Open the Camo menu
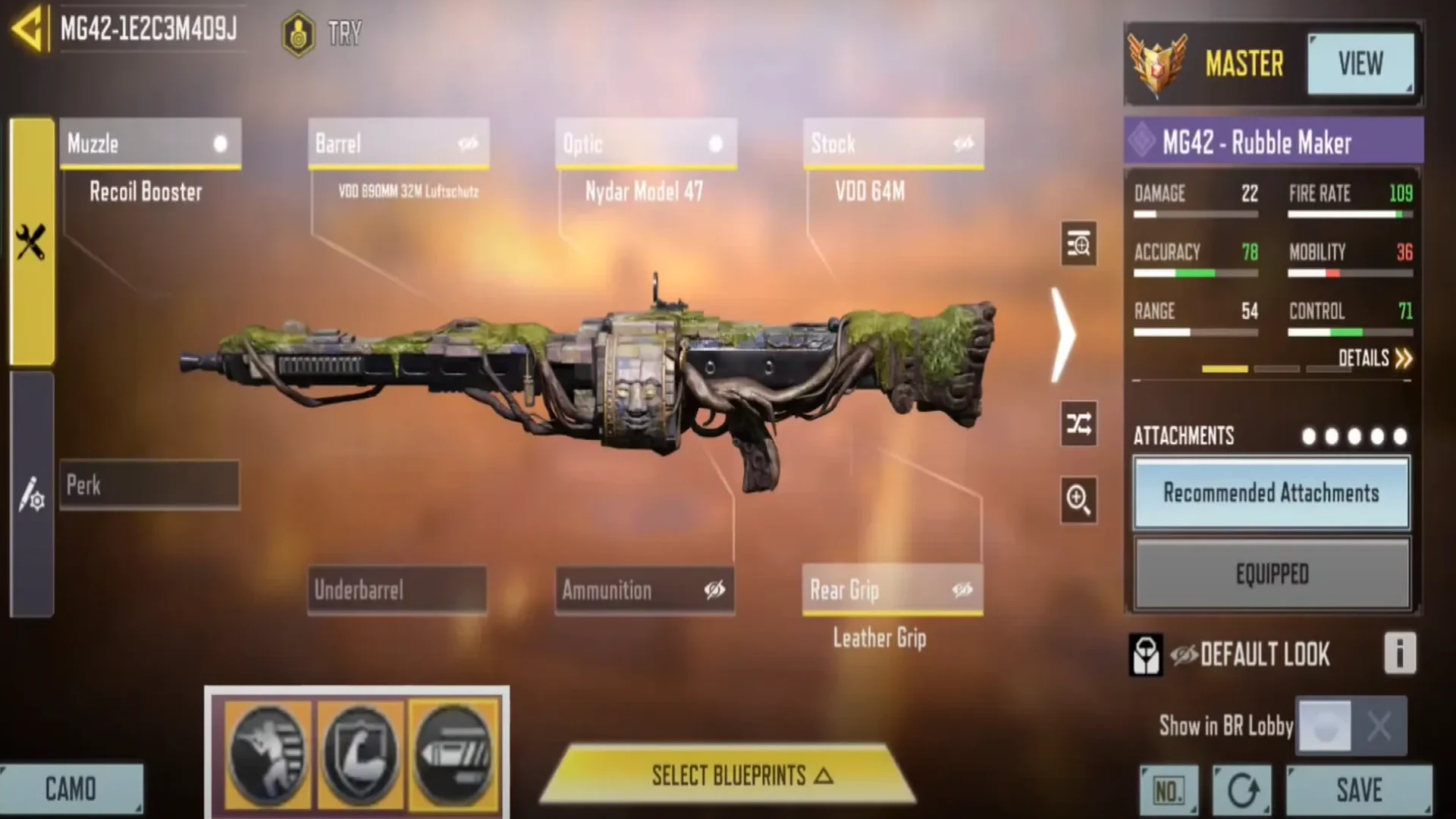This screenshot has width=1456, height=819. pyautogui.click(x=71, y=789)
